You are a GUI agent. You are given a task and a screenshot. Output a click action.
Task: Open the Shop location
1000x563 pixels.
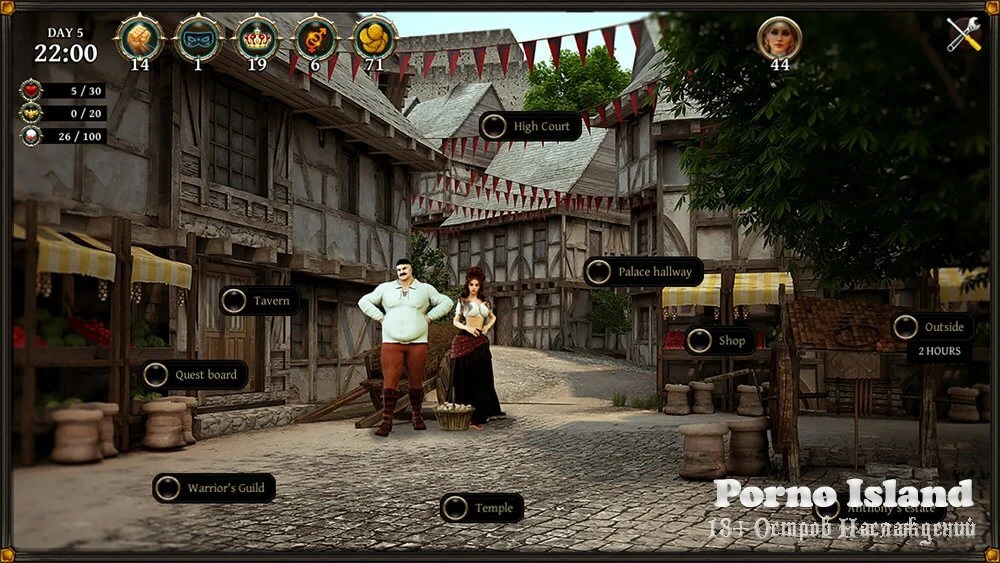720,341
